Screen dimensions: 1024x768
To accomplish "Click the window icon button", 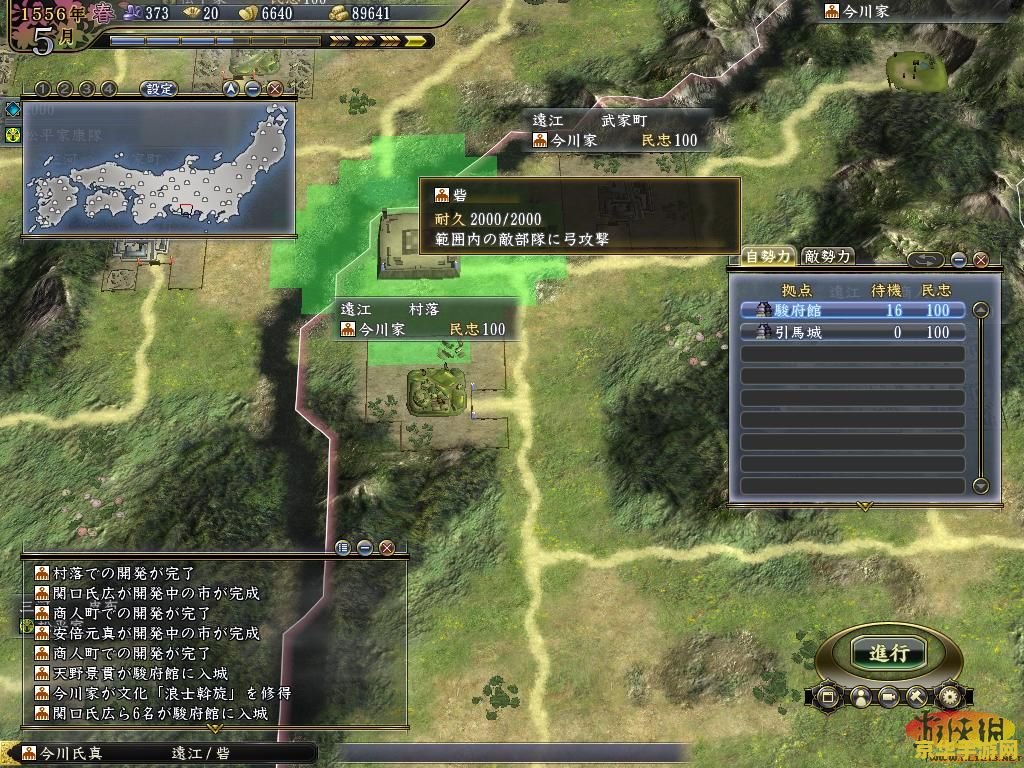I will (x=827, y=695).
